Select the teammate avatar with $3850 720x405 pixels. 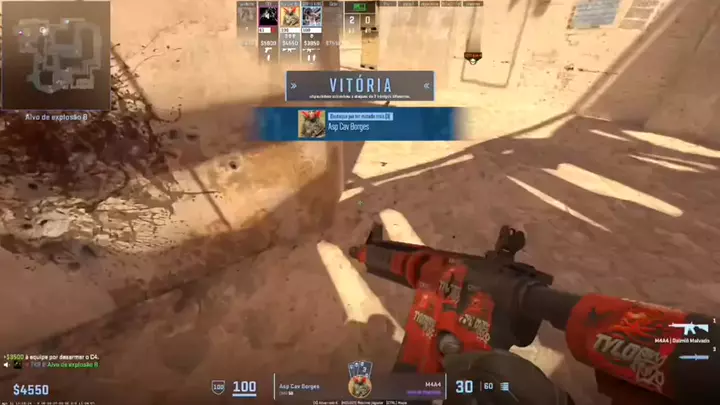(x=312, y=17)
